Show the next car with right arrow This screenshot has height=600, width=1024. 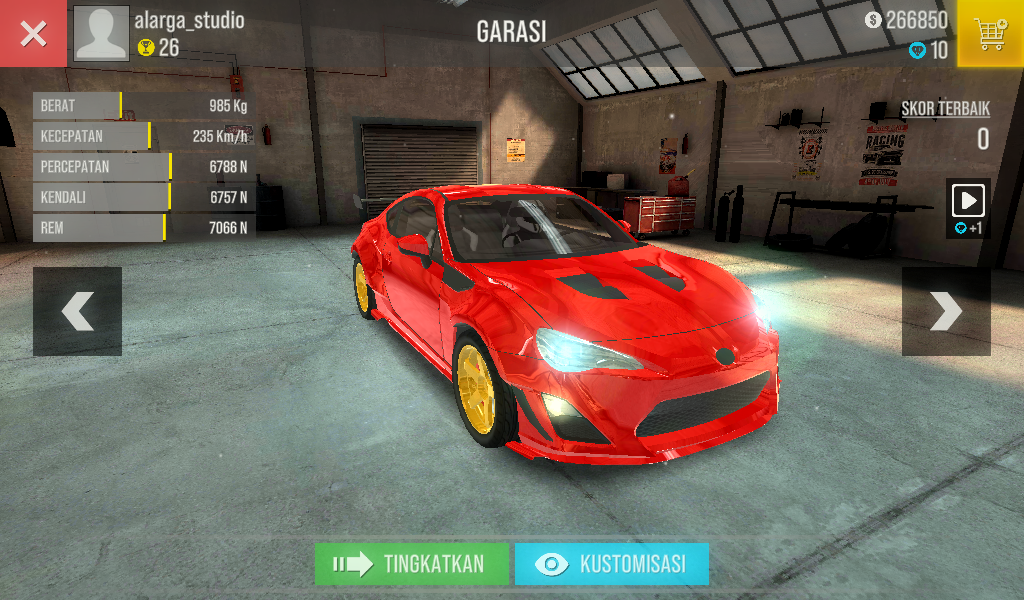[x=946, y=311]
